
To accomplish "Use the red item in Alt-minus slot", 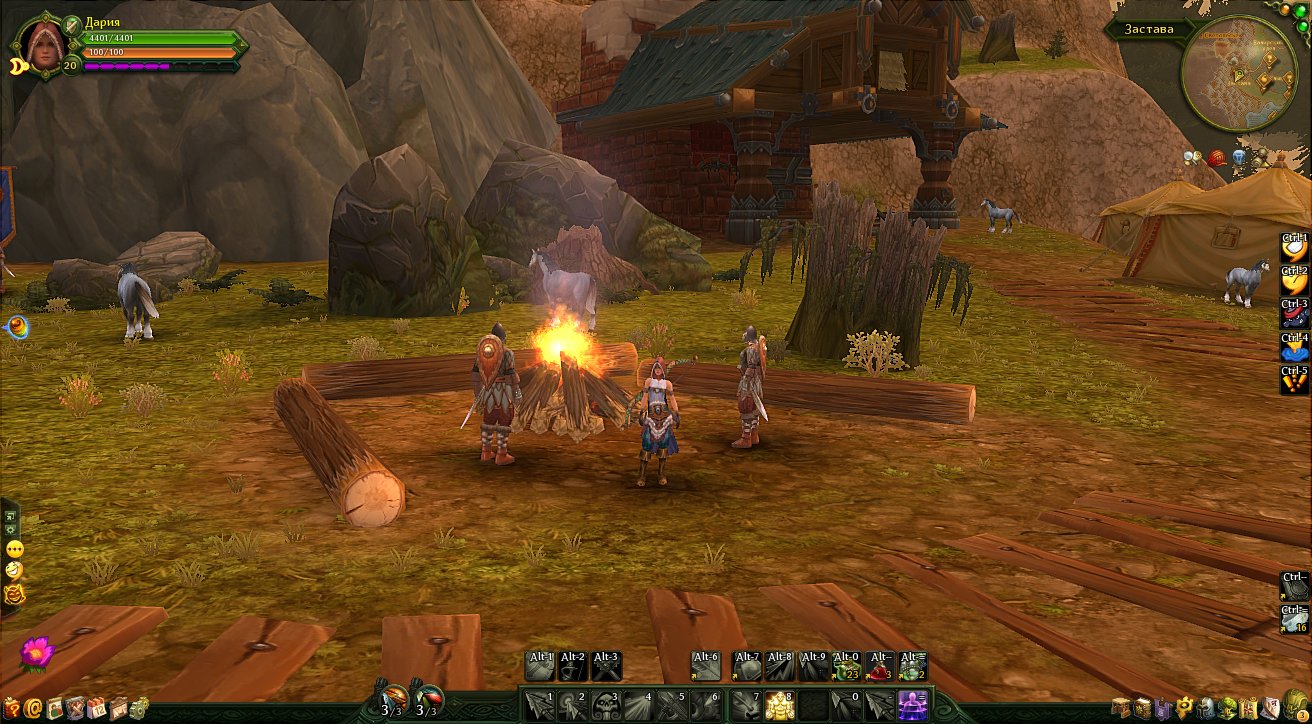I will (879, 666).
